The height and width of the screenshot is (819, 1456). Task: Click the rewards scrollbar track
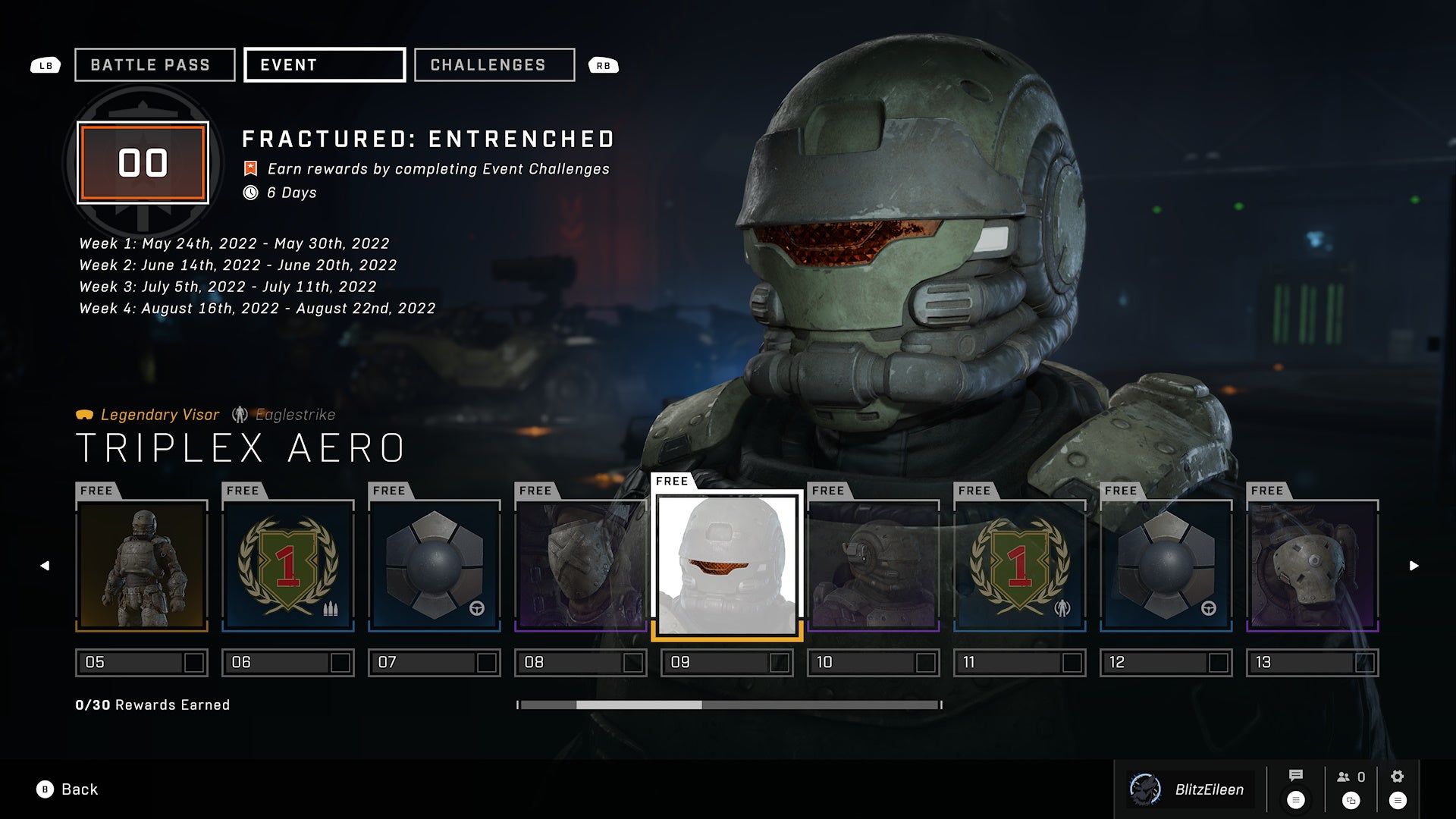[819, 705]
